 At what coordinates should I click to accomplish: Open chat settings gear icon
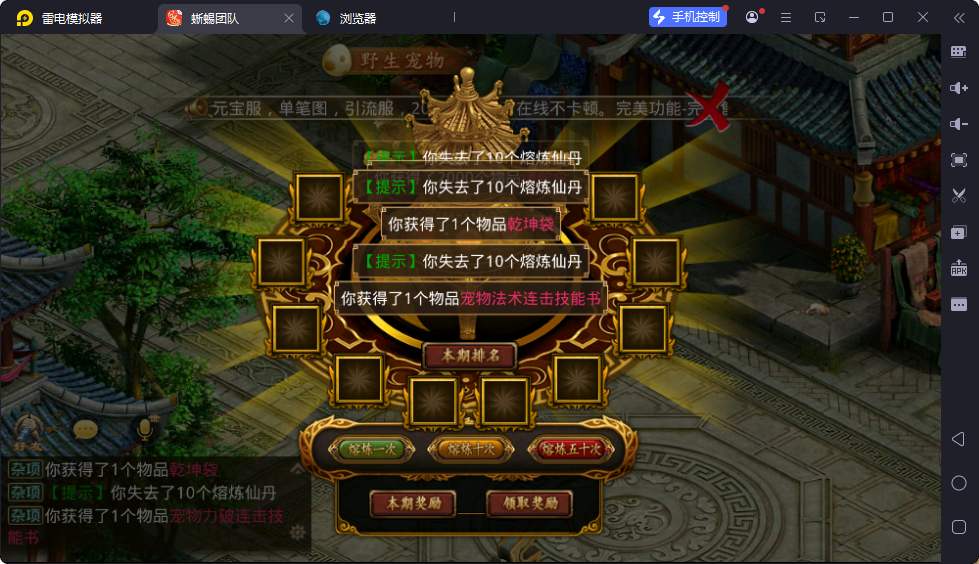(x=297, y=532)
